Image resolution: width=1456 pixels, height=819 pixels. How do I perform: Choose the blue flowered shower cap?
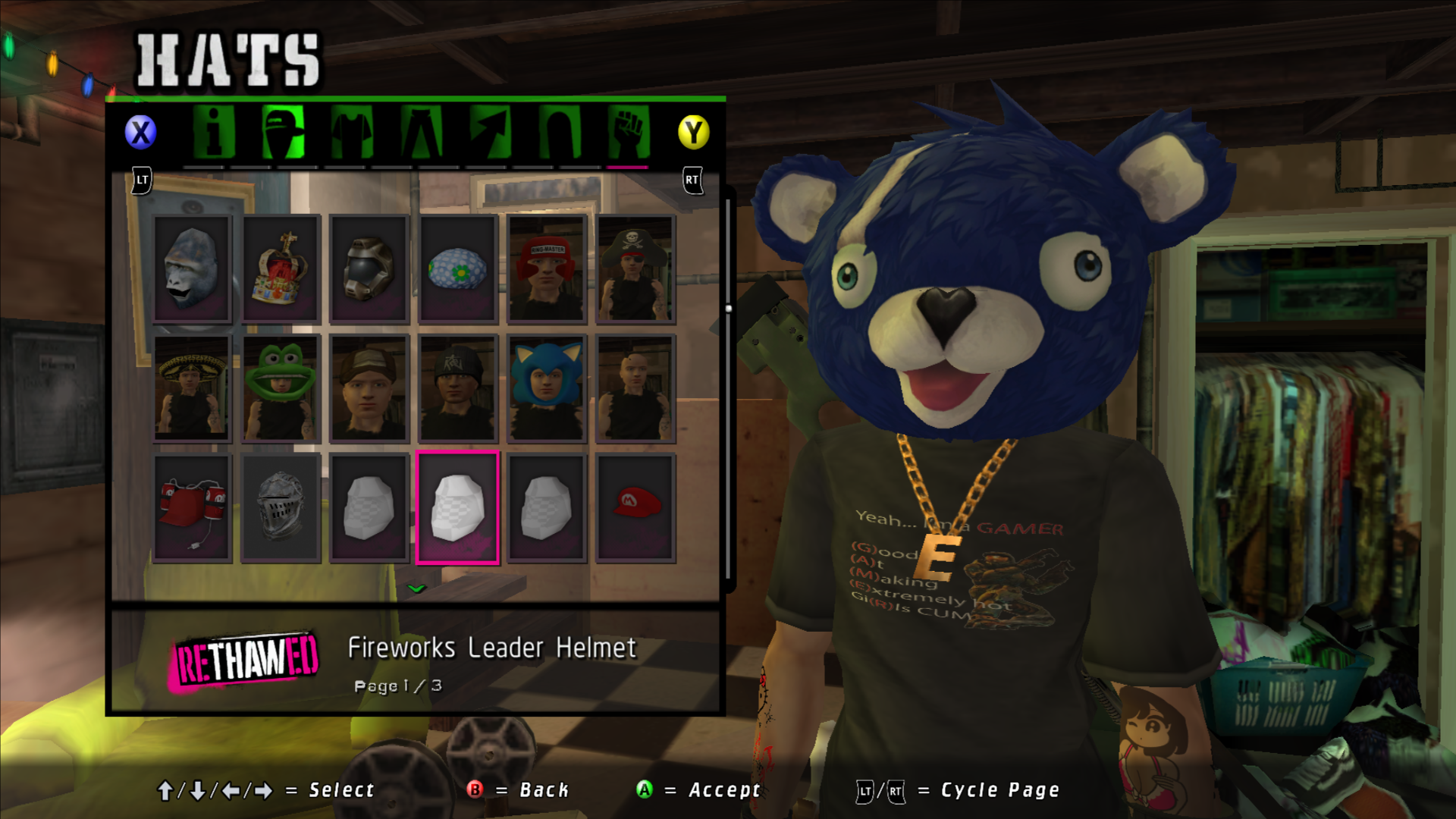(458, 269)
